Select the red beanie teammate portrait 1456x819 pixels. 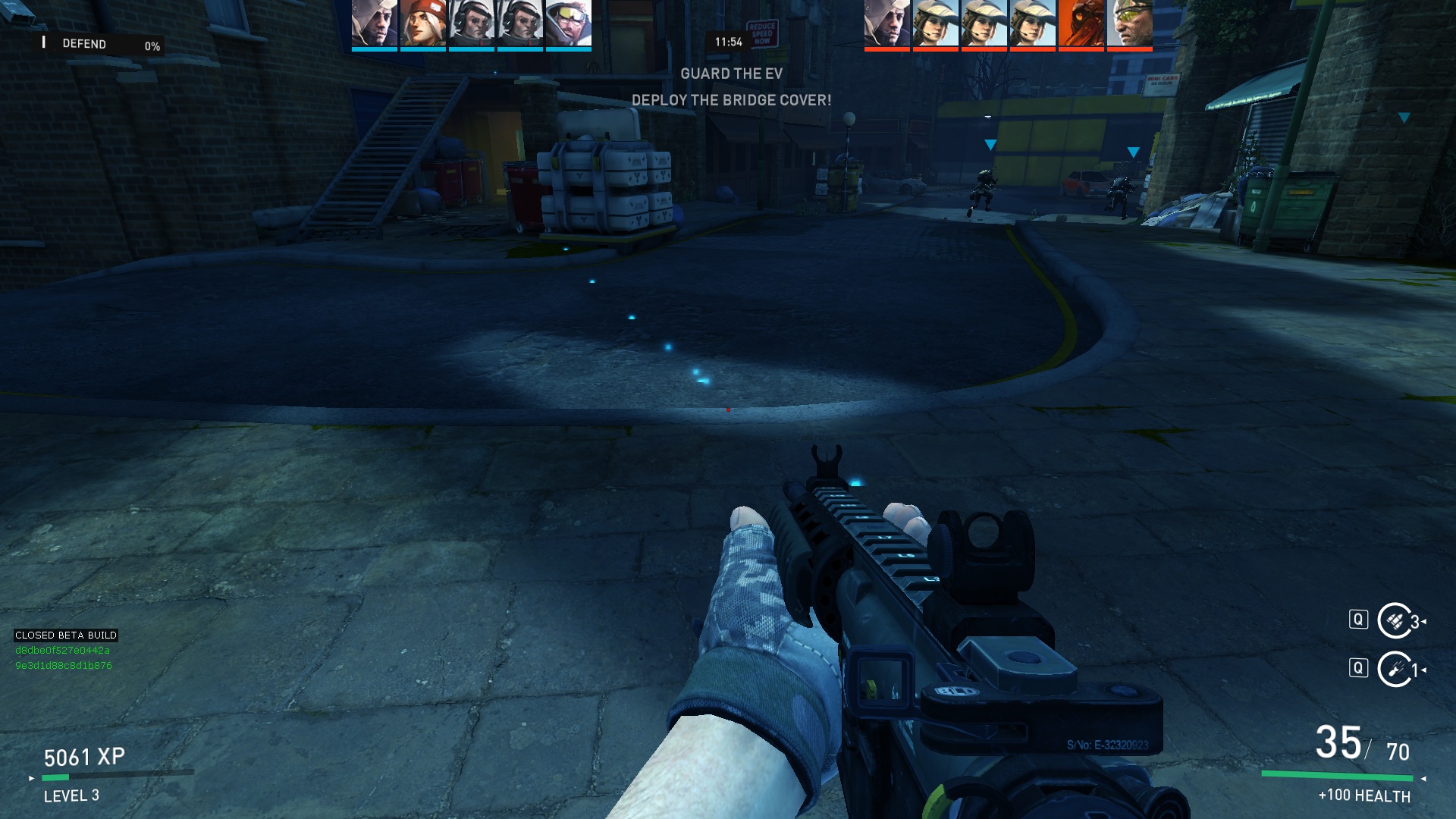tap(423, 24)
